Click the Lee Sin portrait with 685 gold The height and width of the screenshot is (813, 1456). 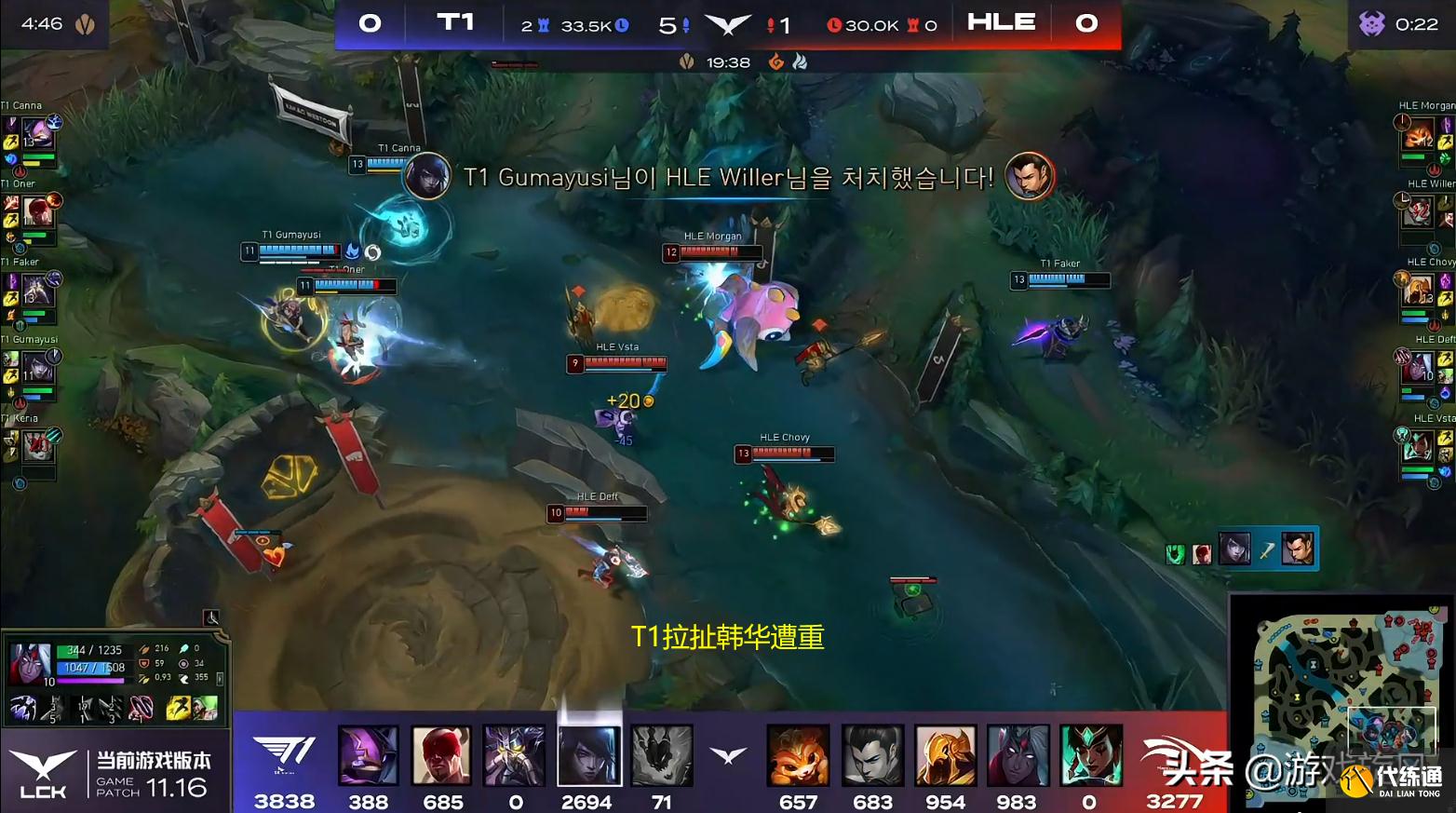point(441,756)
